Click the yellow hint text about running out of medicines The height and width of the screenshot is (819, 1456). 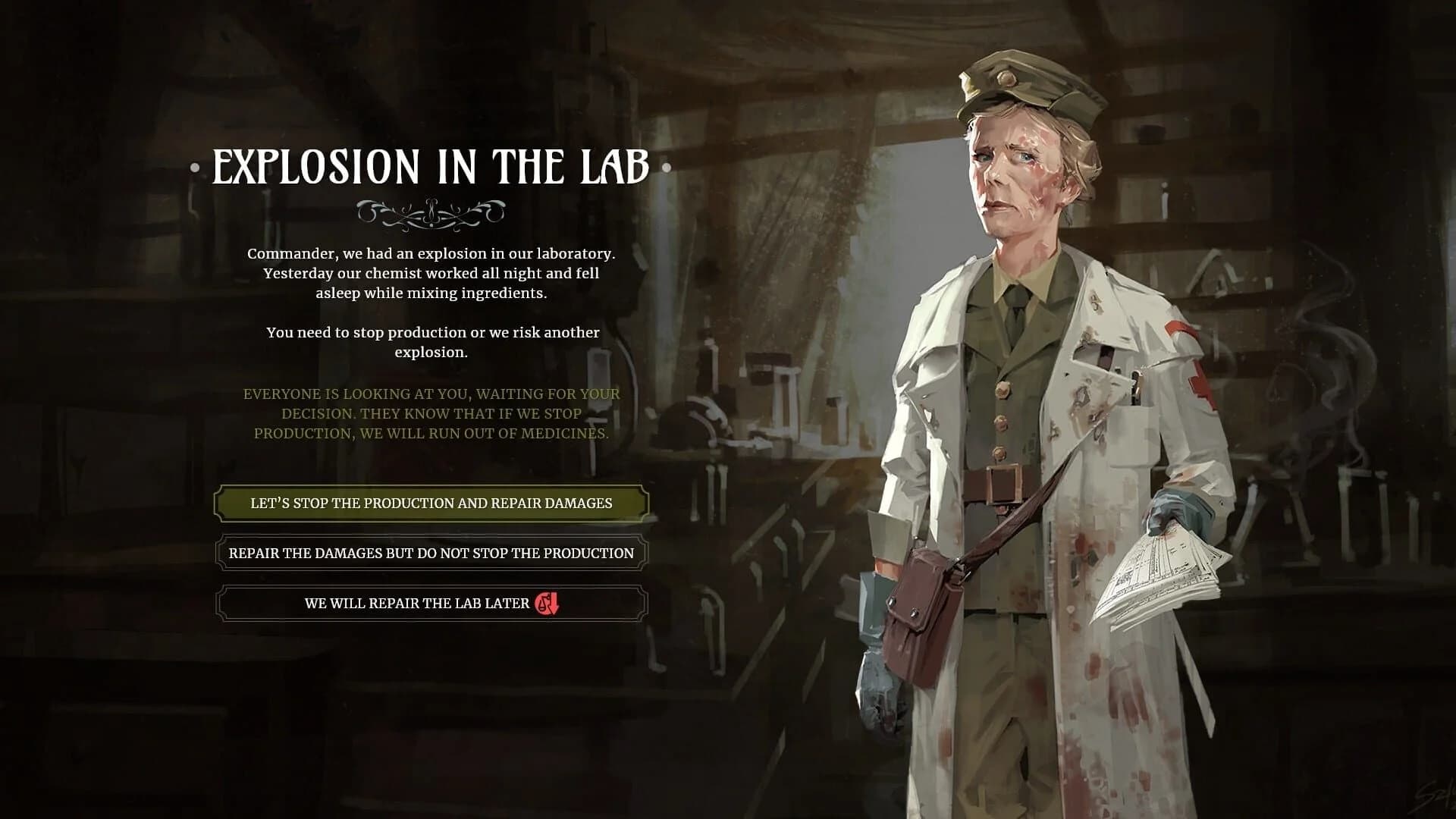tap(432, 413)
